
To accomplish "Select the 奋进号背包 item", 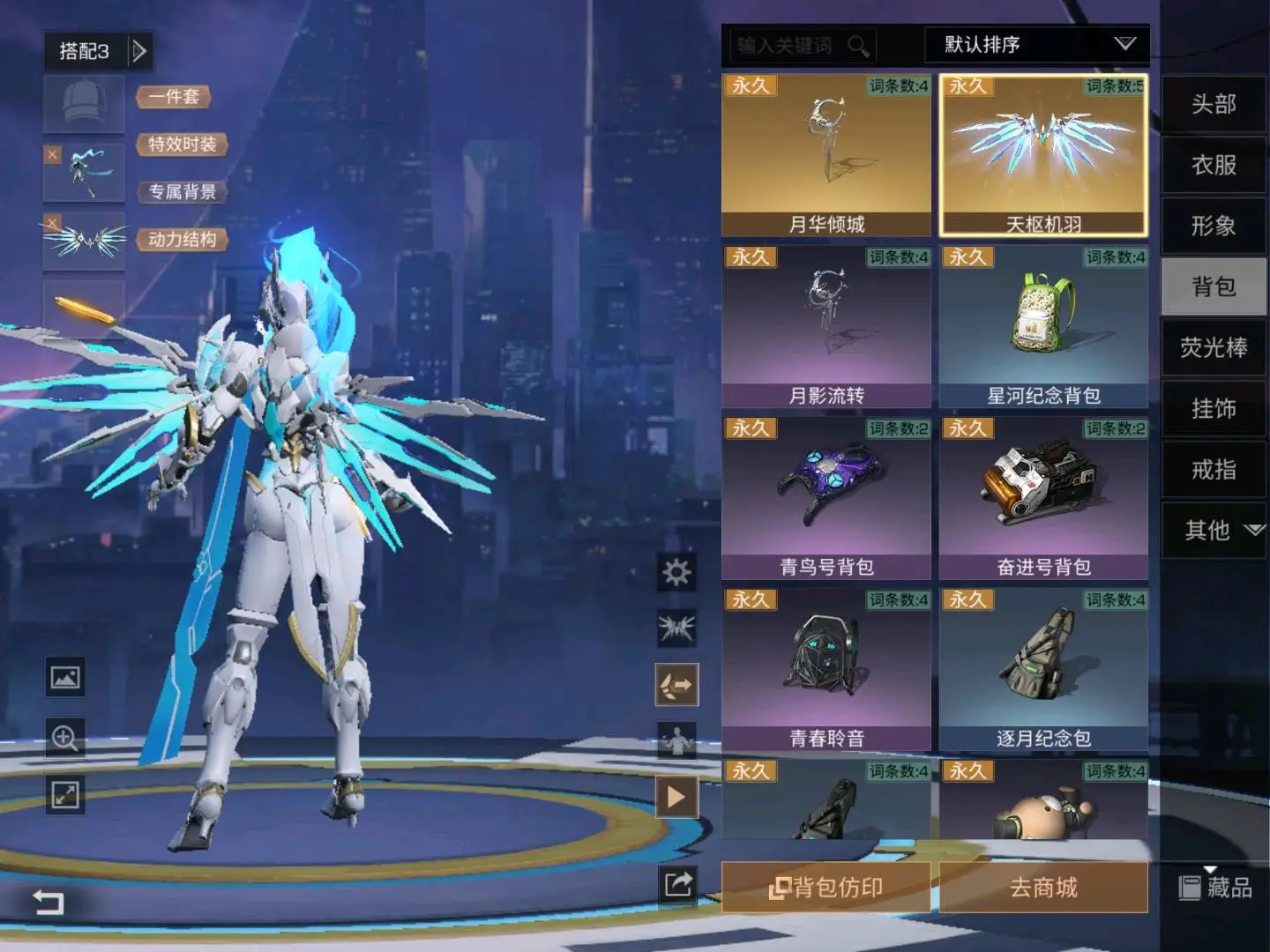I will click(1043, 498).
